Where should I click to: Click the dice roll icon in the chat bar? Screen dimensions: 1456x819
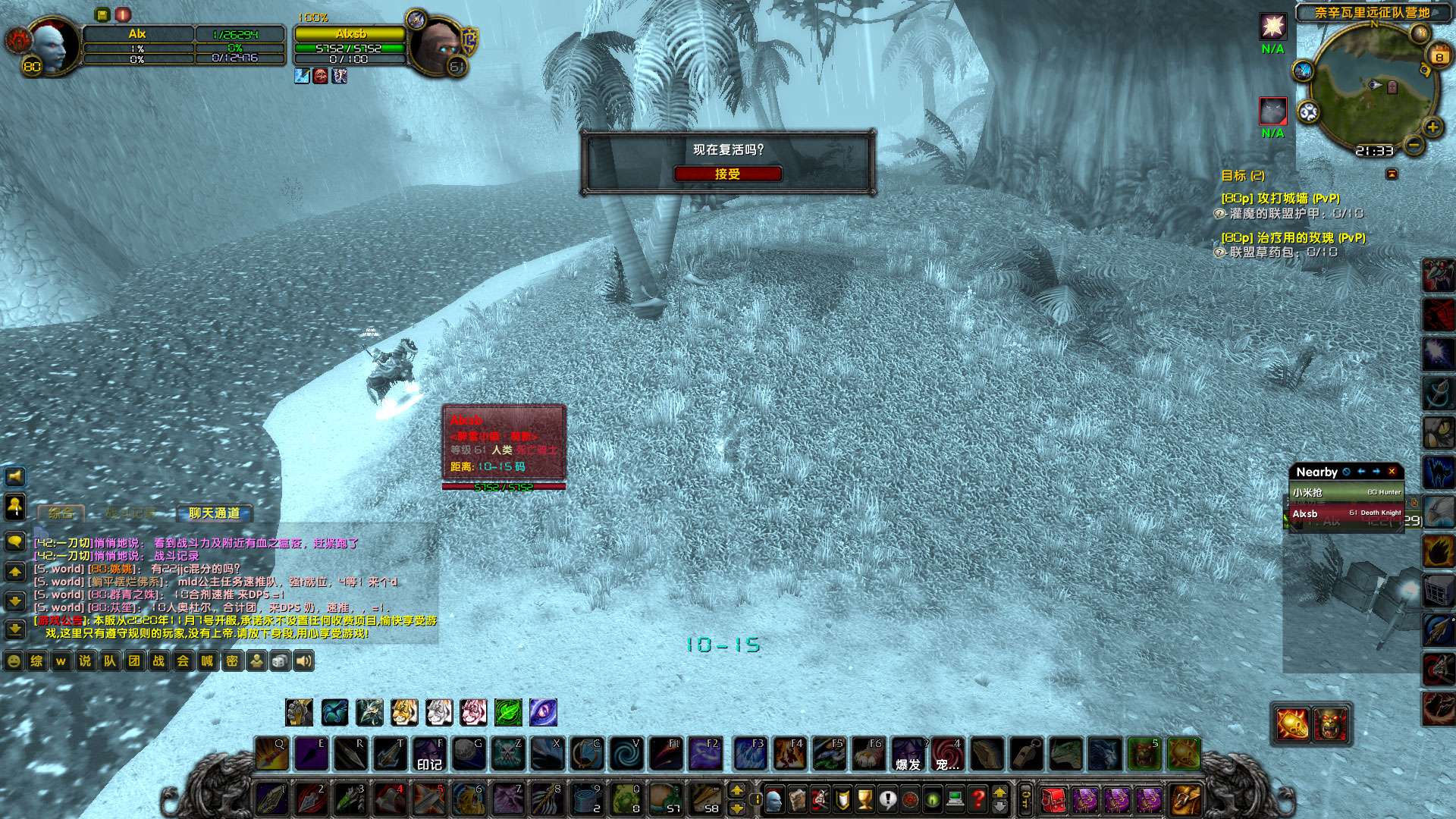281,661
